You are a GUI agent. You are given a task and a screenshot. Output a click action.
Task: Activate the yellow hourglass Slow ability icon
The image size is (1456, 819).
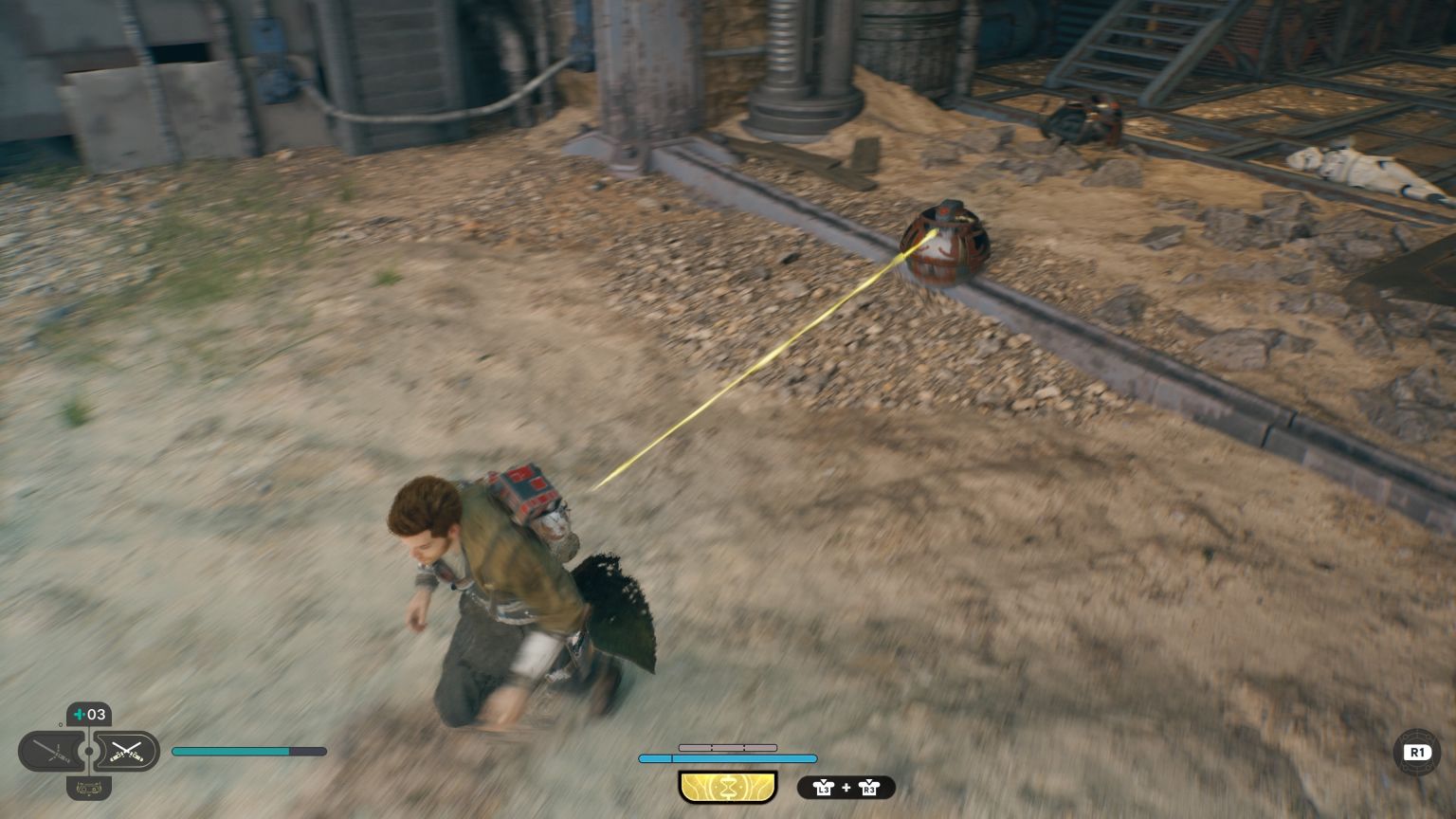click(x=728, y=786)
